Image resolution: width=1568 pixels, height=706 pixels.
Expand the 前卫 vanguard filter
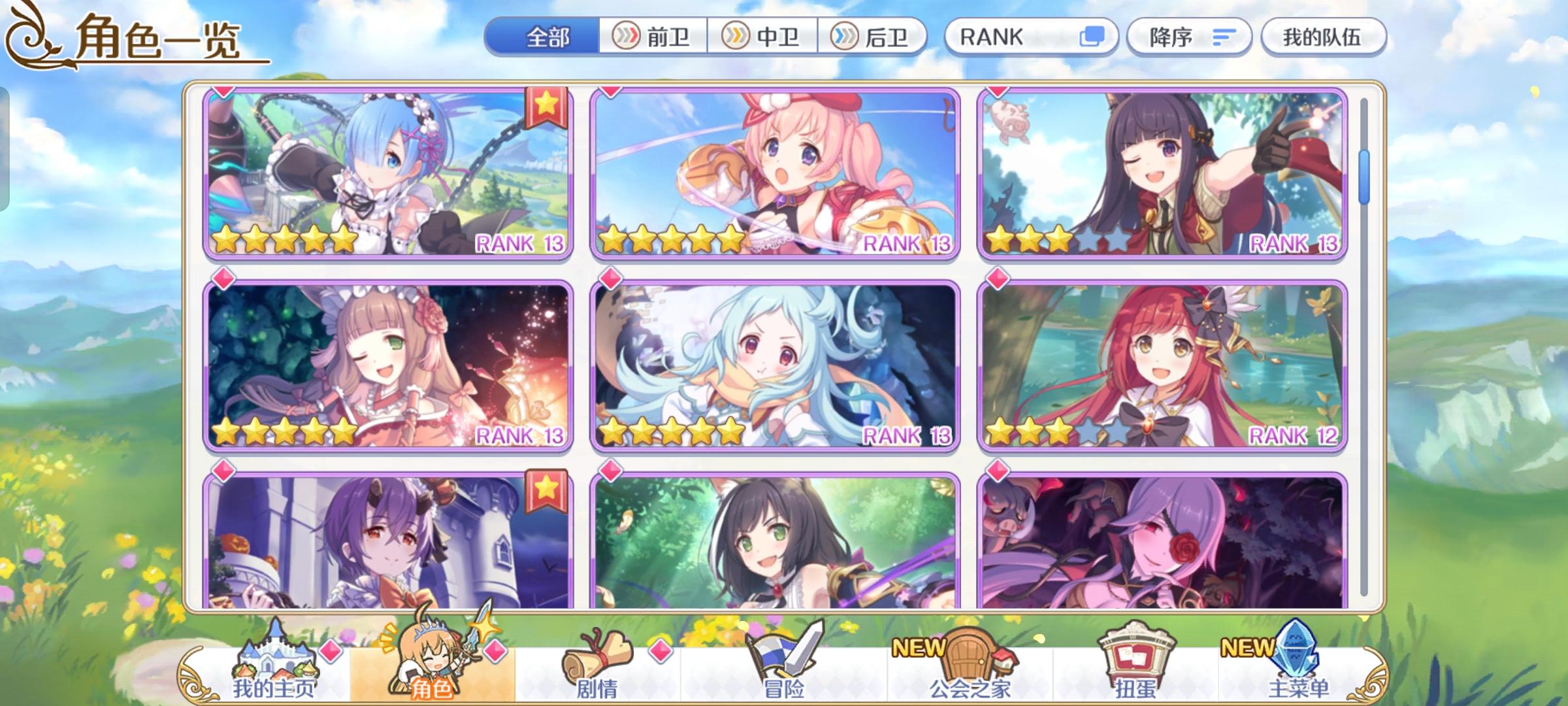click(652, 37)
